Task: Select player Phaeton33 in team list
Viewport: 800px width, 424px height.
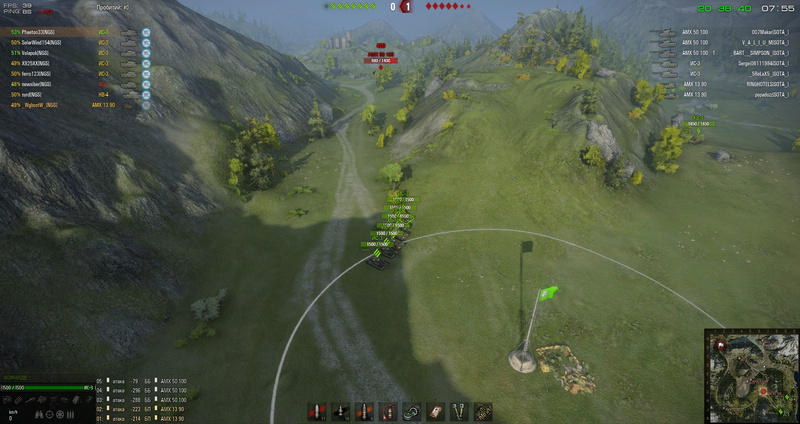Action: tap(40, 32)
